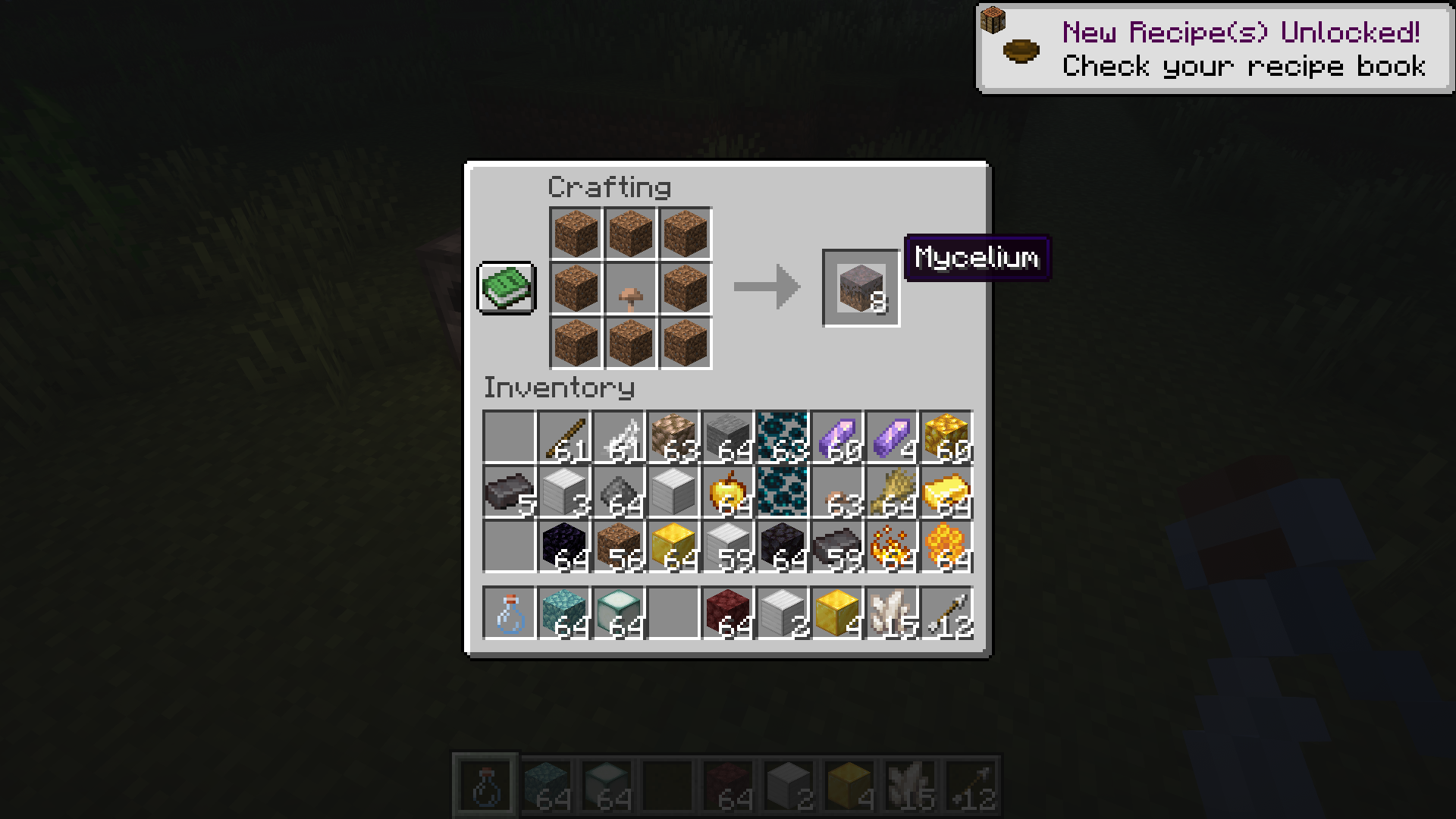1456x819 pixels.
Task: Select the sea lantern stack
Action: [x=618, y=613]
